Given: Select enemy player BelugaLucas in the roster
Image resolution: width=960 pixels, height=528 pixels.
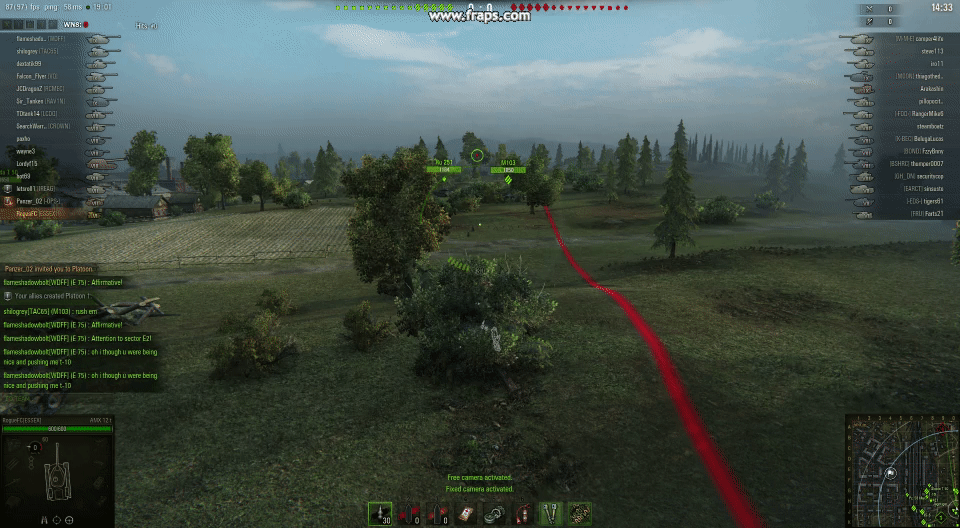Looking at the screenshot, I should tap(929, 138).
